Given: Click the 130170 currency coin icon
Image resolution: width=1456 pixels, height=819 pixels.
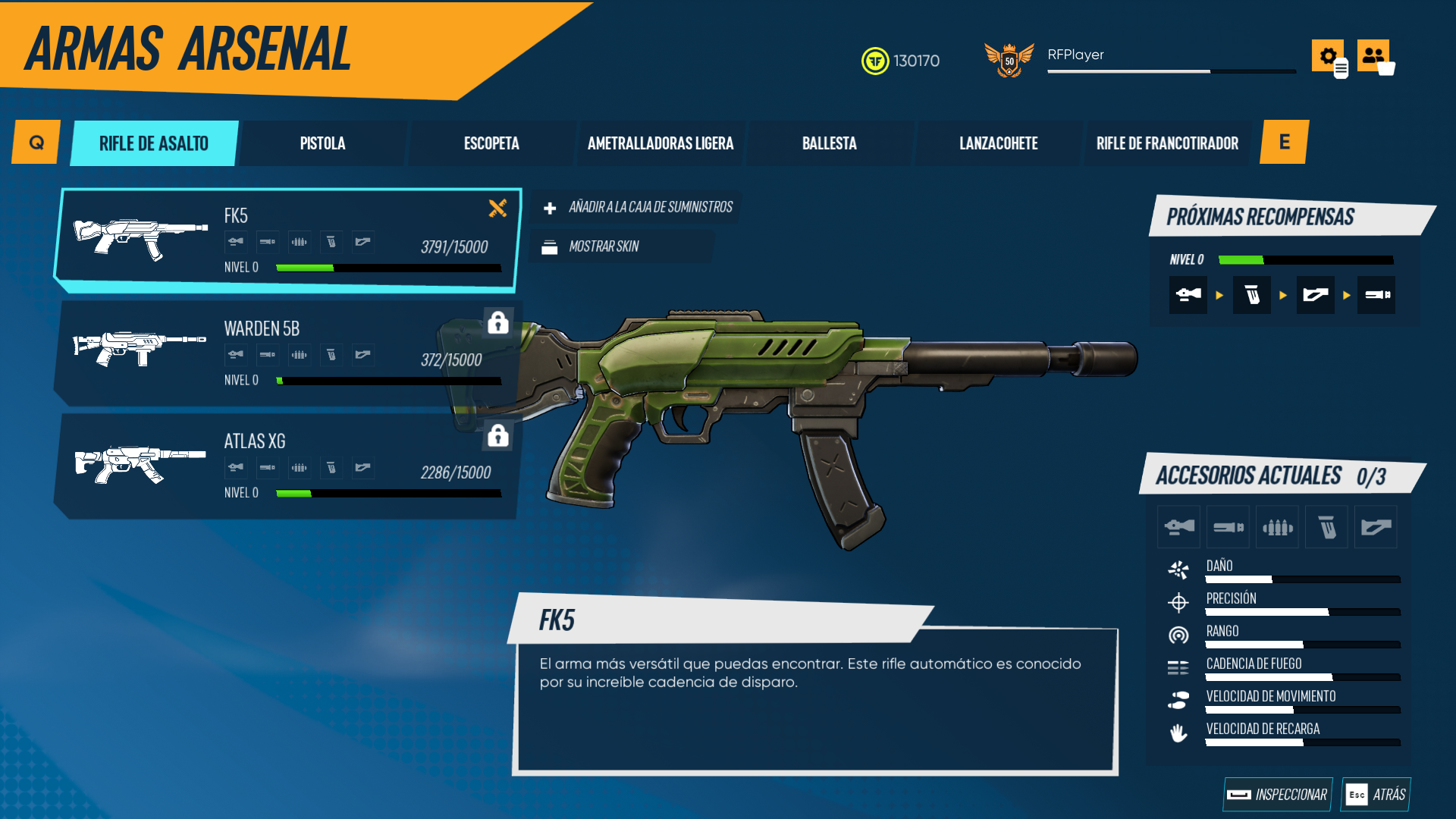Looking at the screenshot, I should pyautogui.click(x=875, y=61).
